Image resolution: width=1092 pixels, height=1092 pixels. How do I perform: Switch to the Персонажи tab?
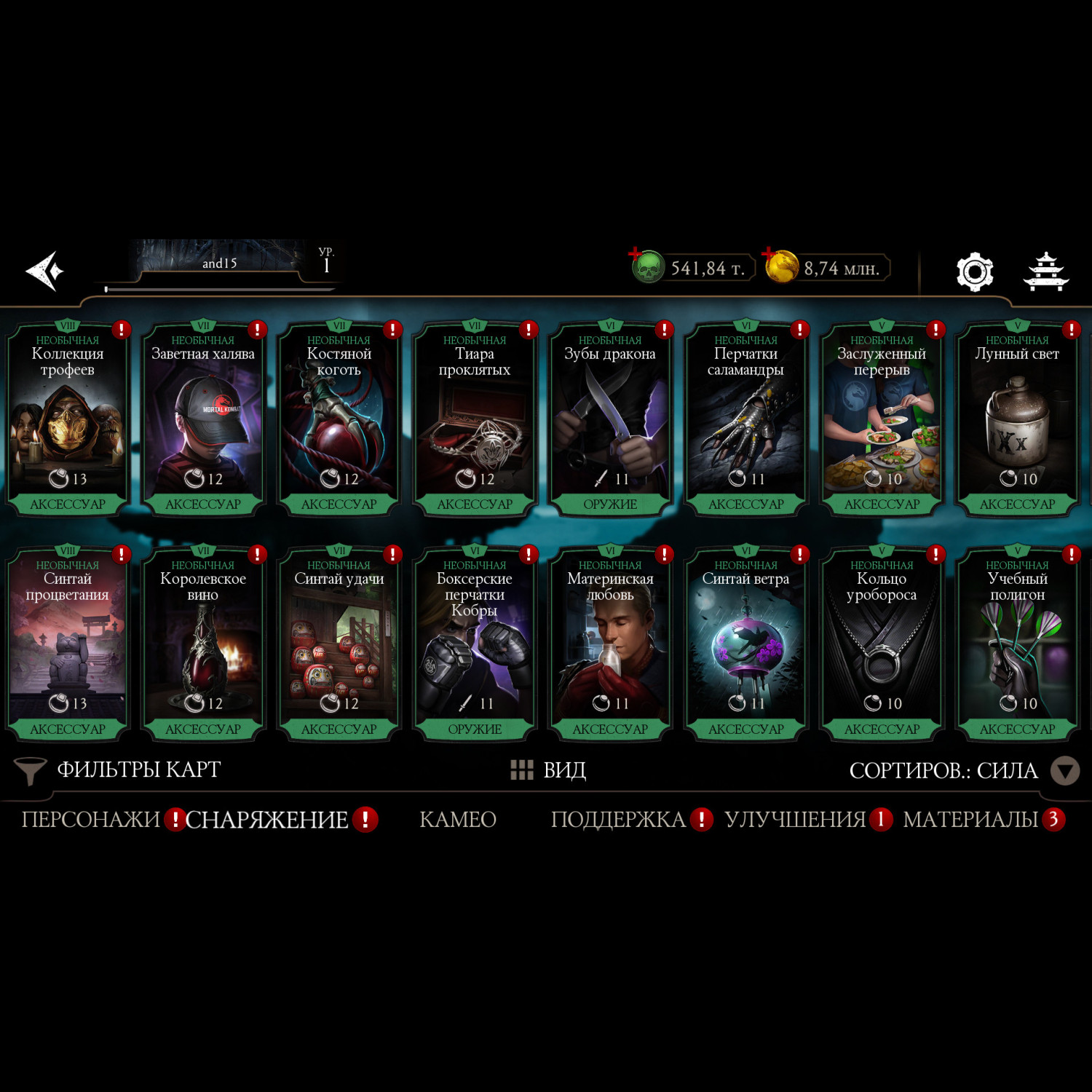[x=90, y=820]
